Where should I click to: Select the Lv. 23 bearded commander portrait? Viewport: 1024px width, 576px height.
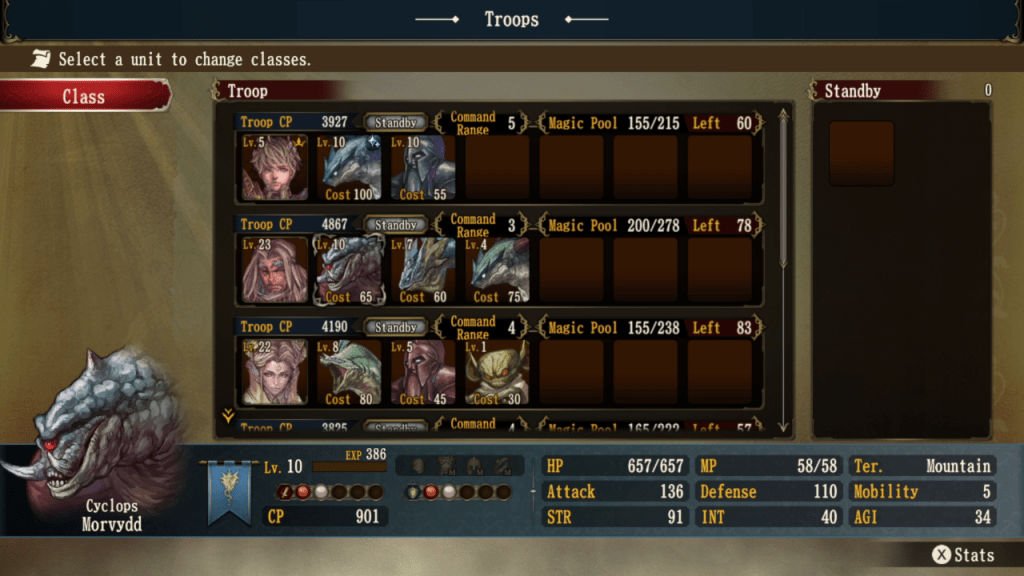point(274,271)
